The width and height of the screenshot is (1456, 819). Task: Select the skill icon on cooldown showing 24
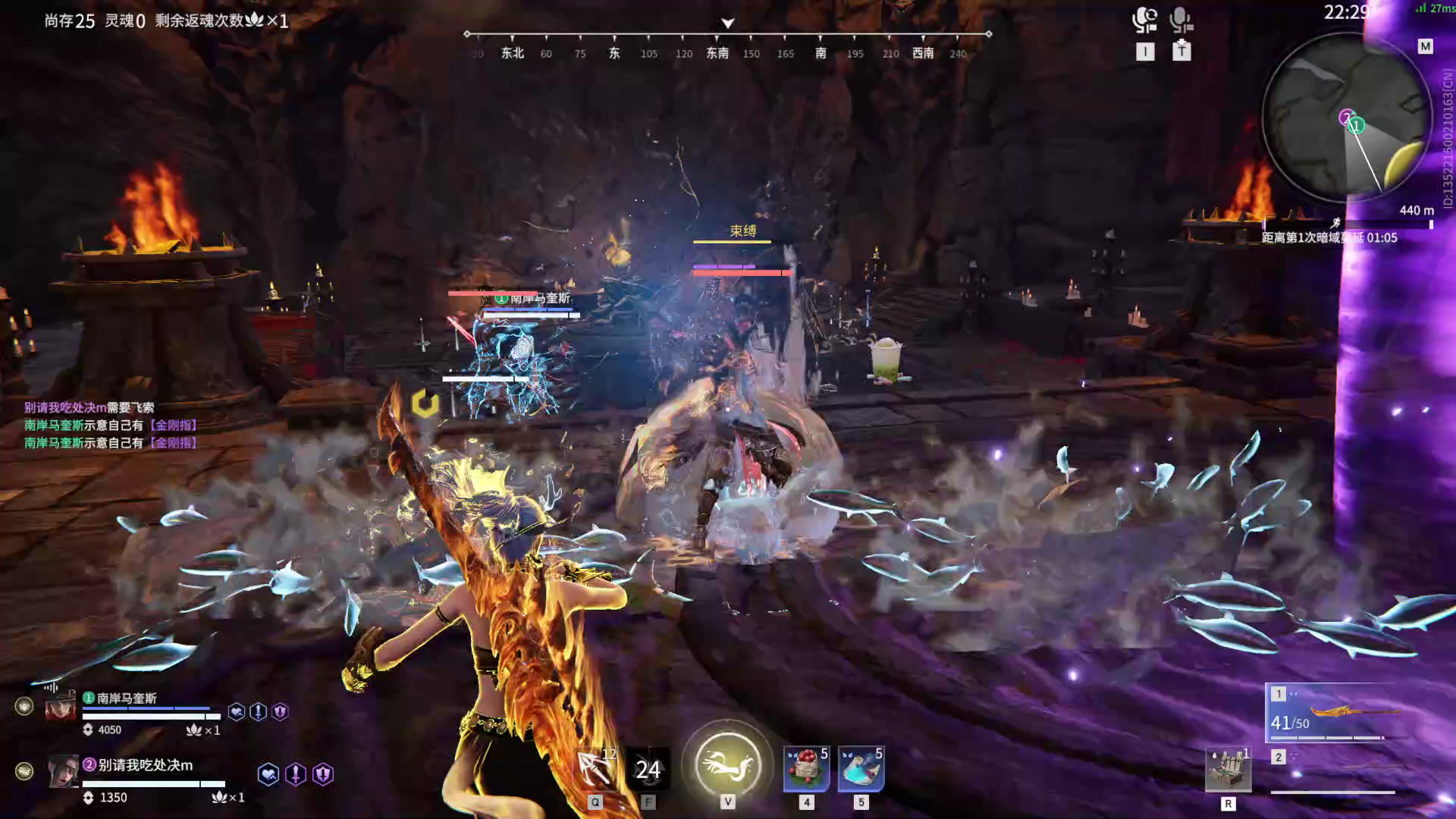[x=648, y=770]
